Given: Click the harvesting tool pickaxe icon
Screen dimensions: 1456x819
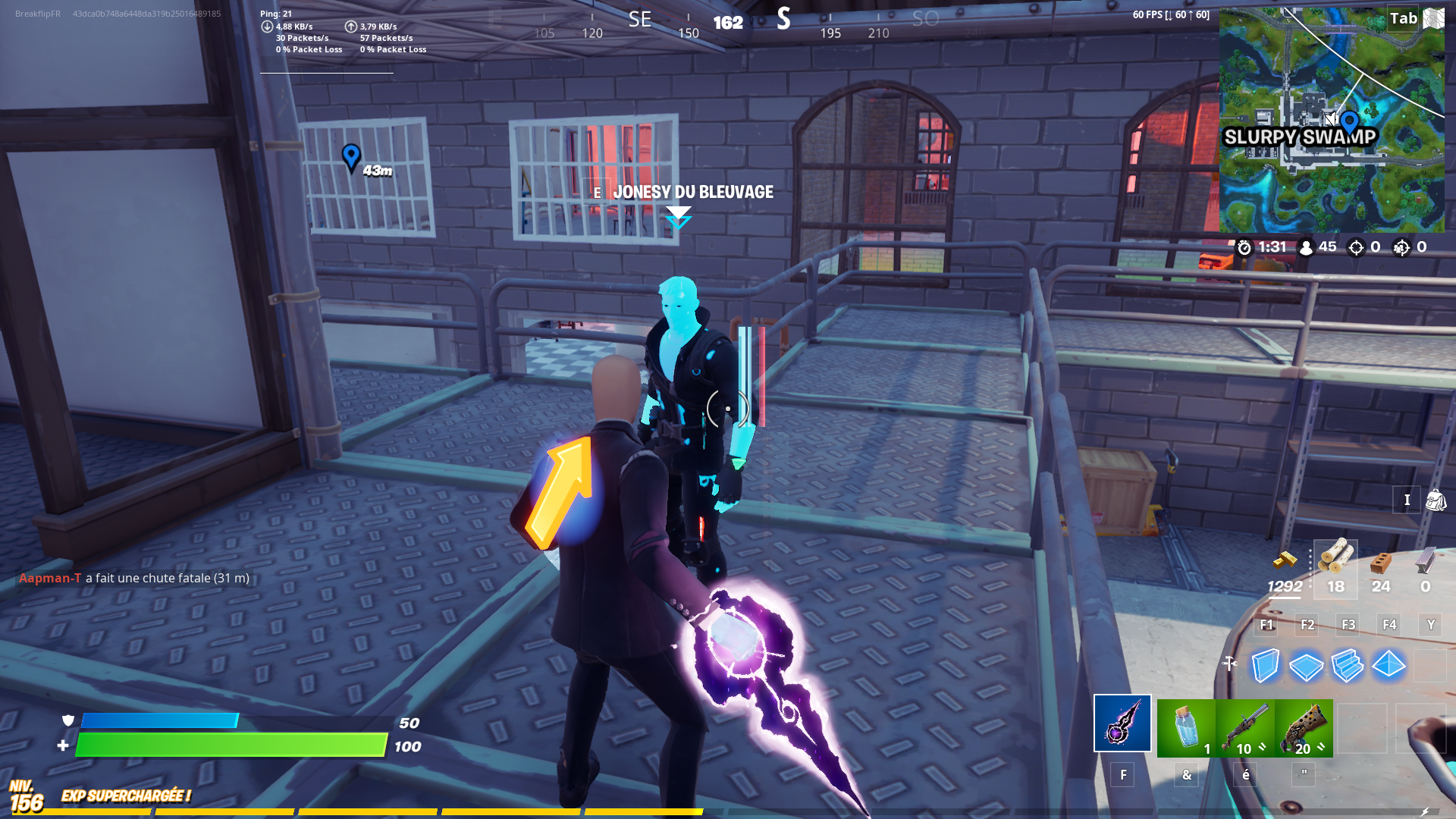Looking at the screenshot, I should [1122, 724].
